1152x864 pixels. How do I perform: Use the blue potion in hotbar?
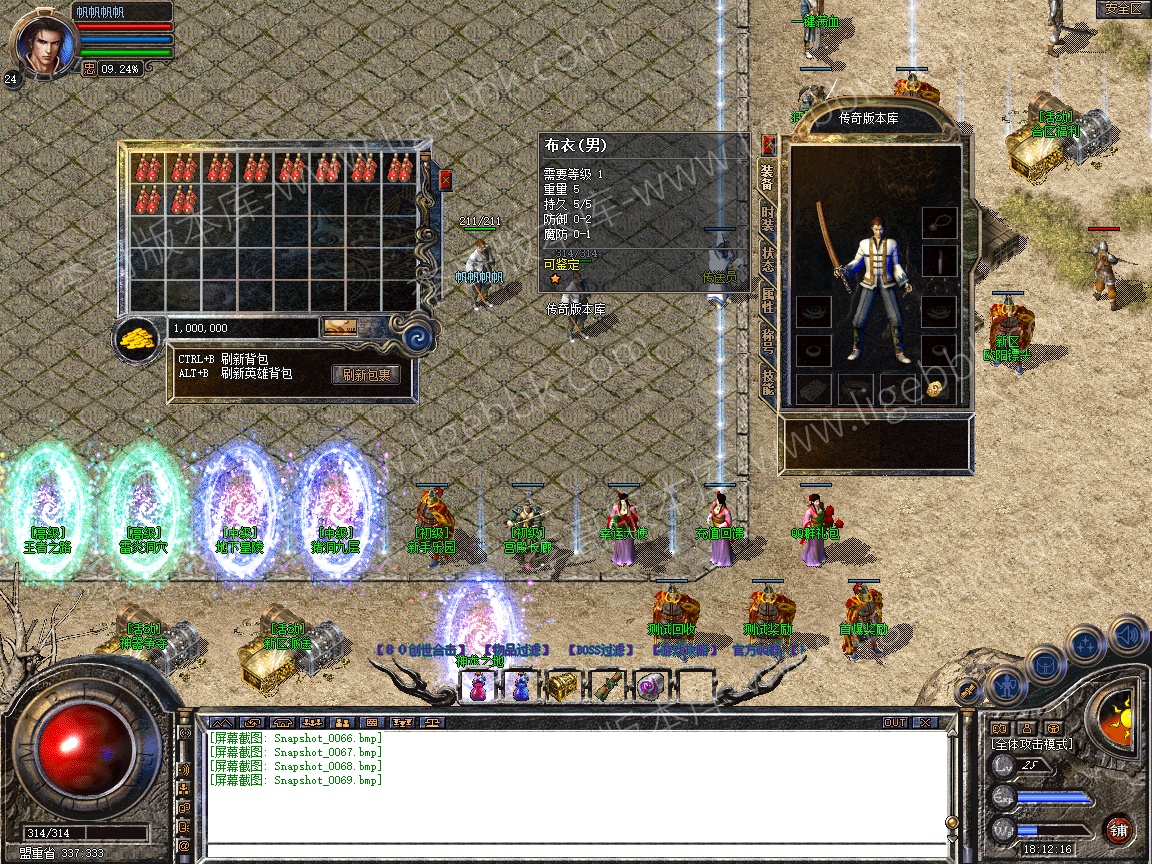tap(522, 686)
